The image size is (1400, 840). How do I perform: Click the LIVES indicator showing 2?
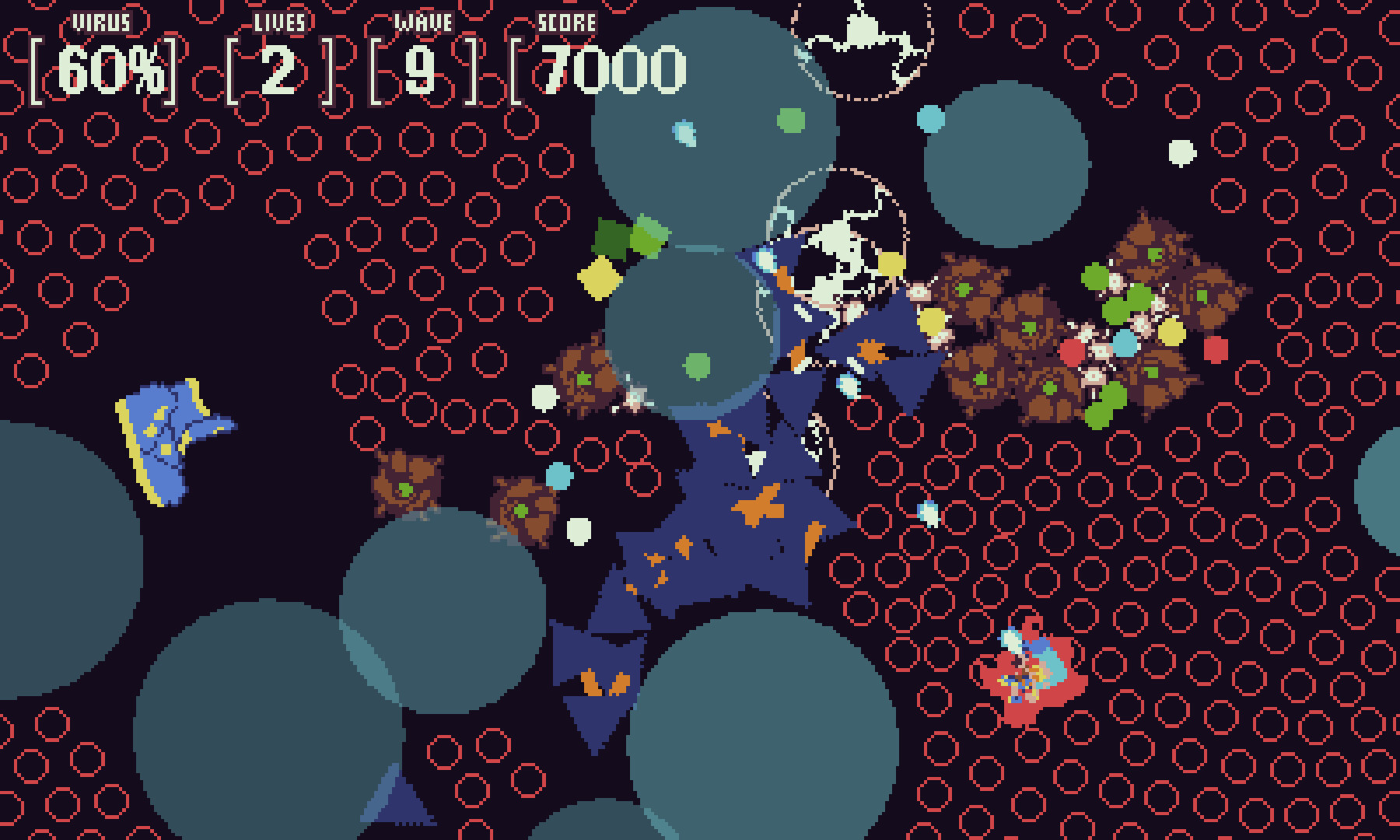[x=280, y=68]
